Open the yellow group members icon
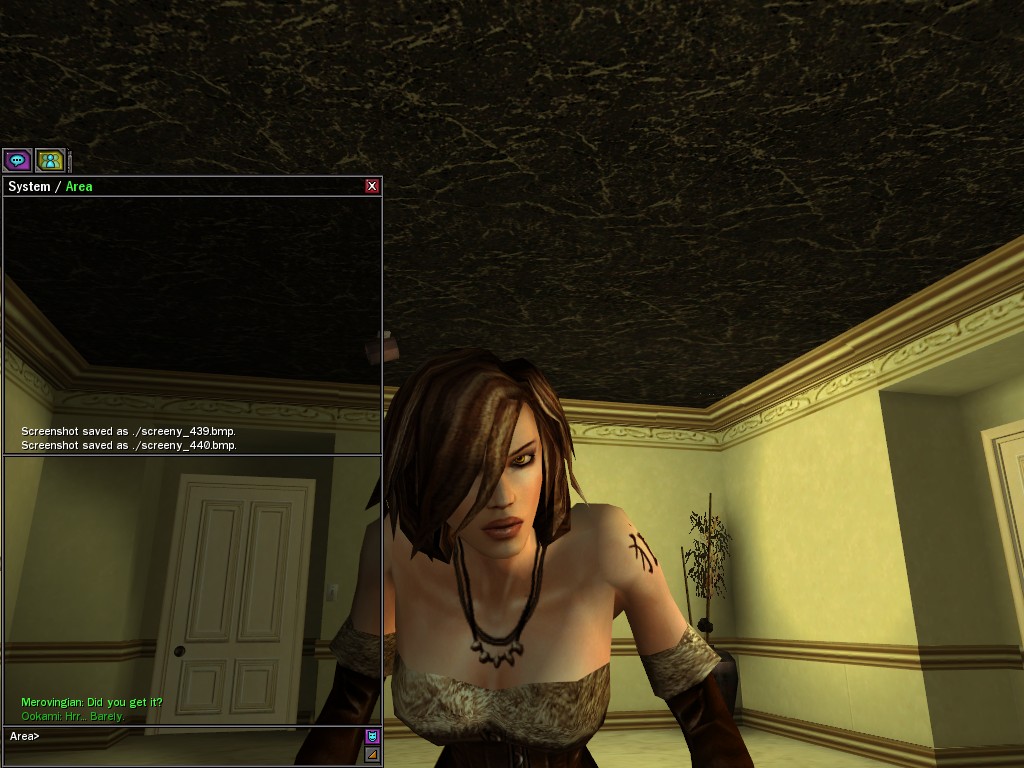 tap(49, 160)
